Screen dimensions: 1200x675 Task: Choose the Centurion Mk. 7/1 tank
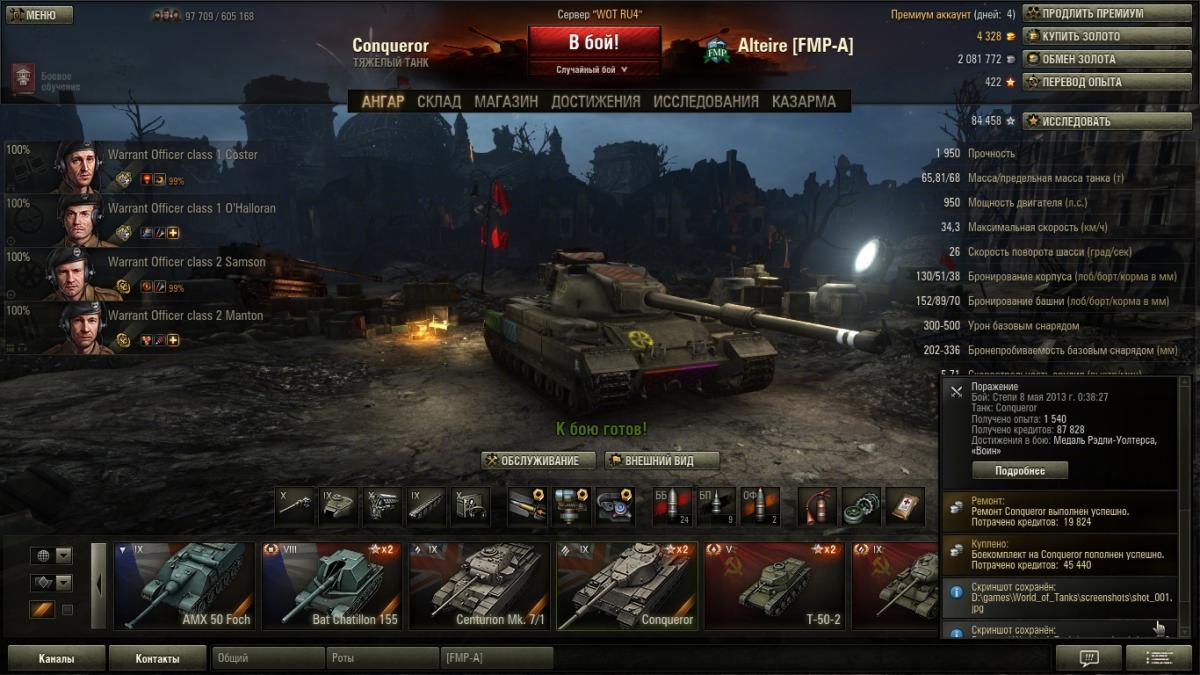coord(478,586)
